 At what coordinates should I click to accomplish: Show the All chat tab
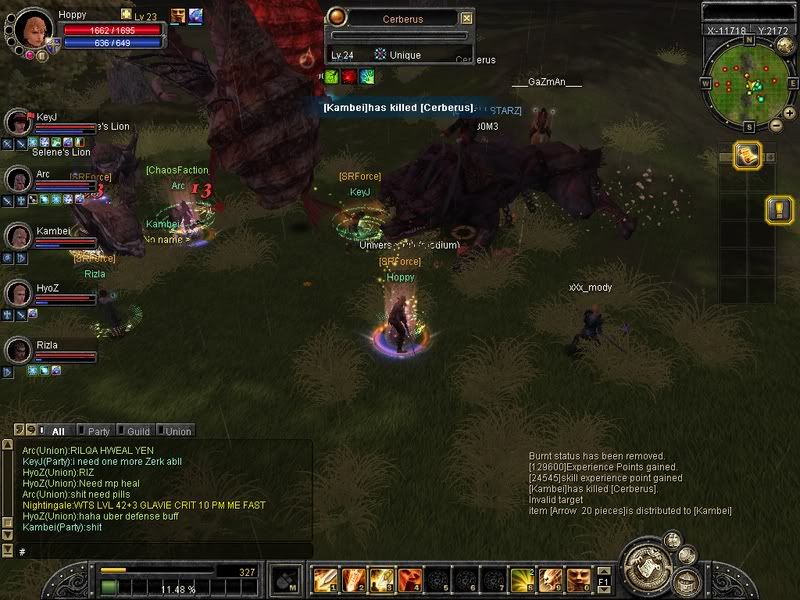(x=58, y=431)
